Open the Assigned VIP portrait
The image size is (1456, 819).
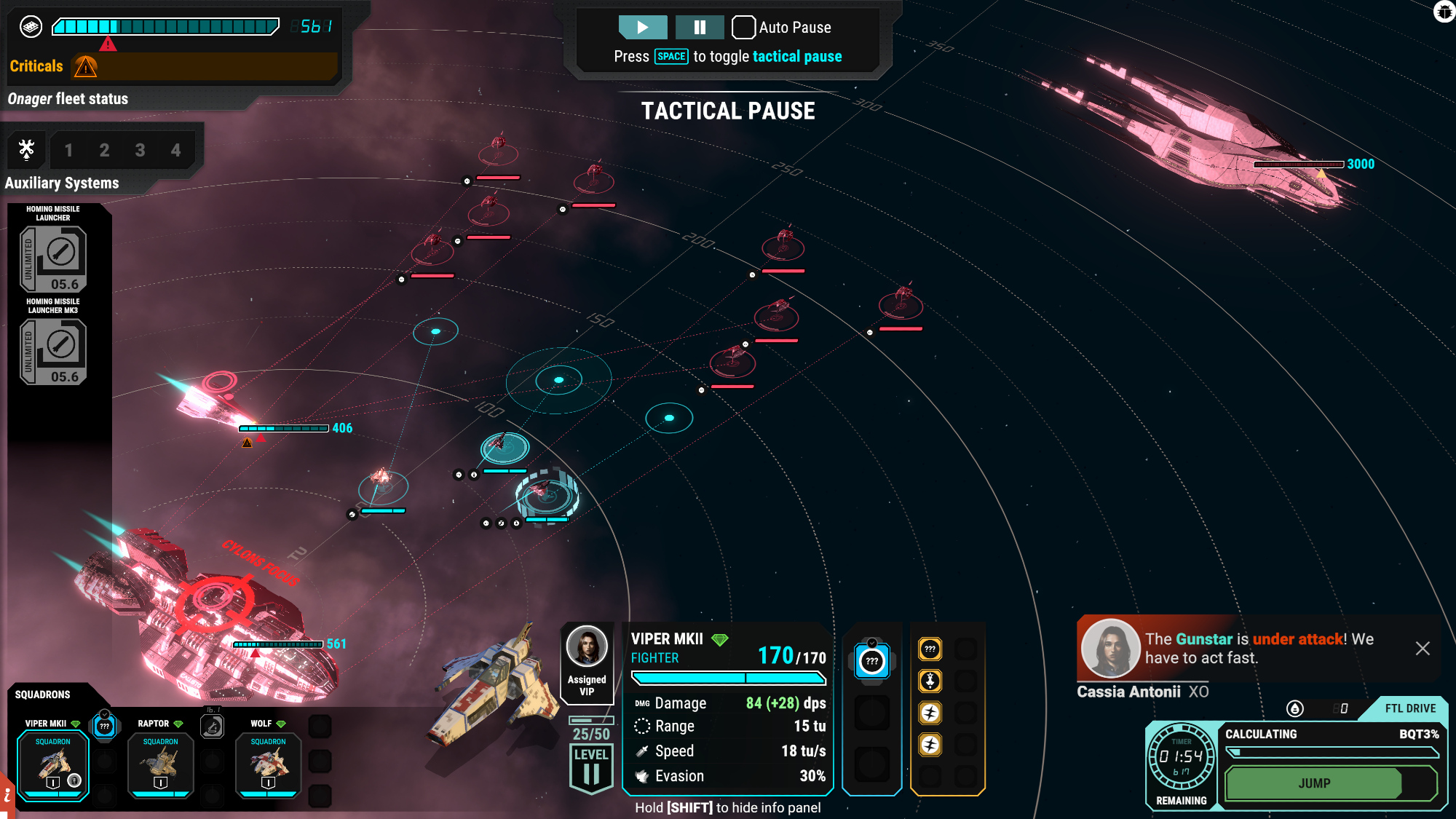tap(587, 646)
